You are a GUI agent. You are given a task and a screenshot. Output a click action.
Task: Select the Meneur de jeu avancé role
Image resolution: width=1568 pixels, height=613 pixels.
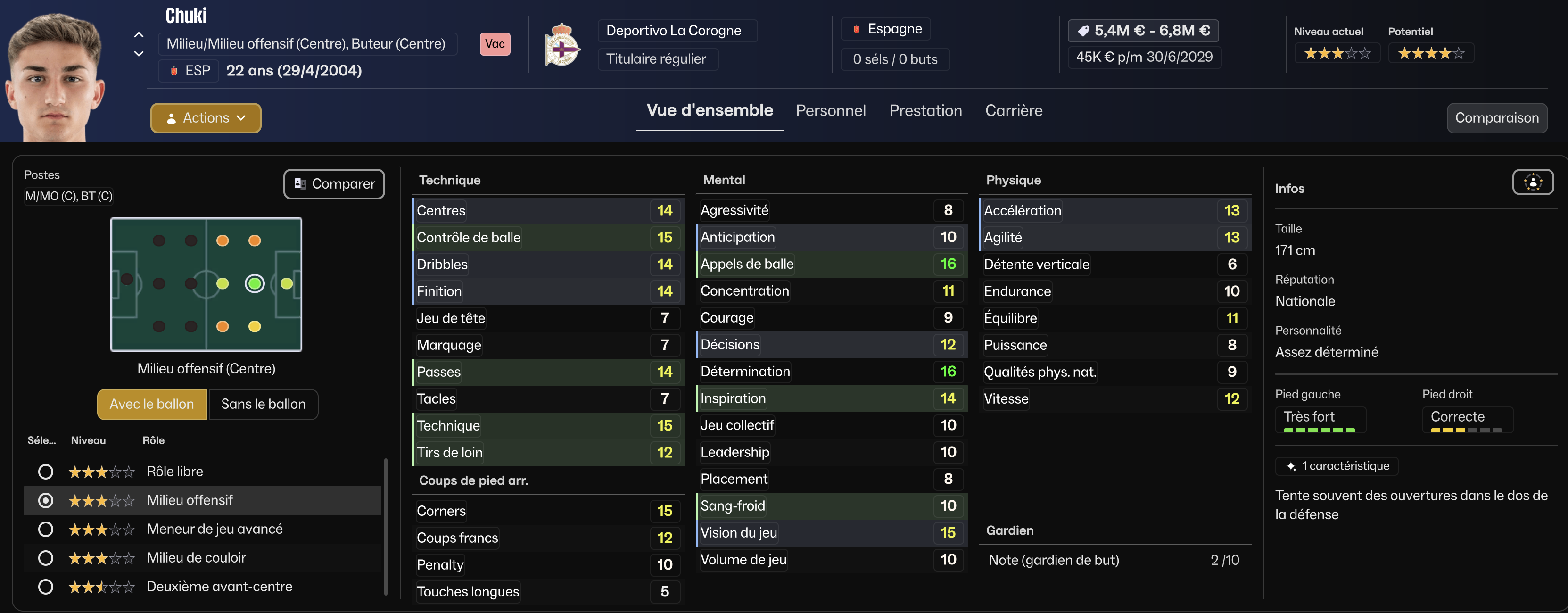tap(46, 530)
